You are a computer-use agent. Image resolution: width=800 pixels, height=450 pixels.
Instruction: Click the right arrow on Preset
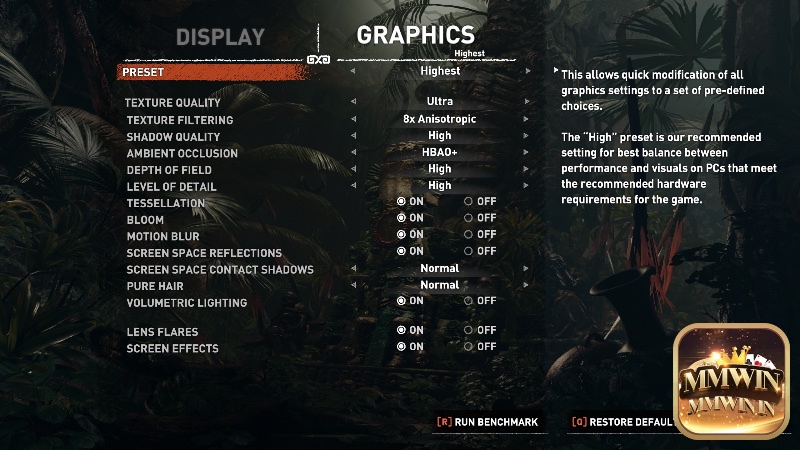527,71
